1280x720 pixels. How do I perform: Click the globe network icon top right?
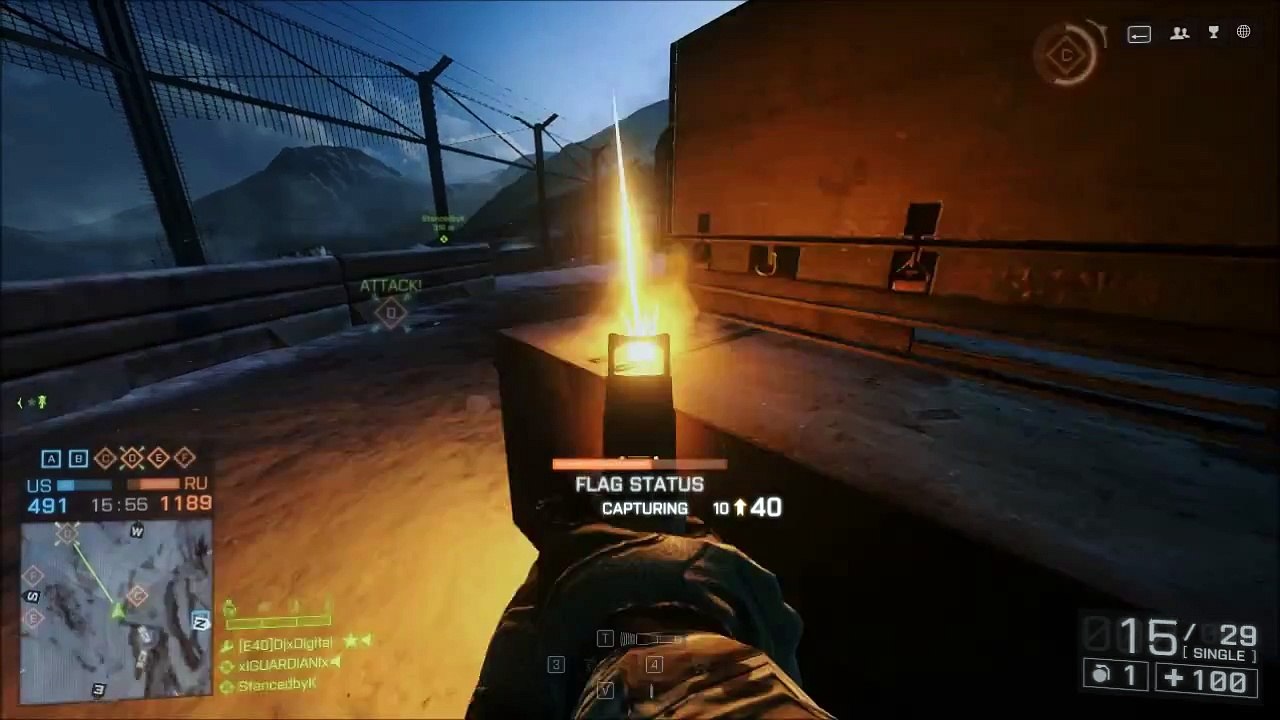pyautogui.click(x=1243, y=32)
